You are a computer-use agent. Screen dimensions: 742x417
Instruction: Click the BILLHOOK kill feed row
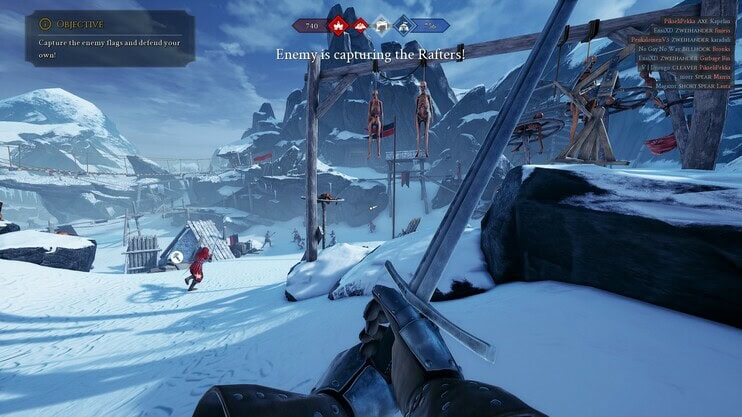point(692,50)
